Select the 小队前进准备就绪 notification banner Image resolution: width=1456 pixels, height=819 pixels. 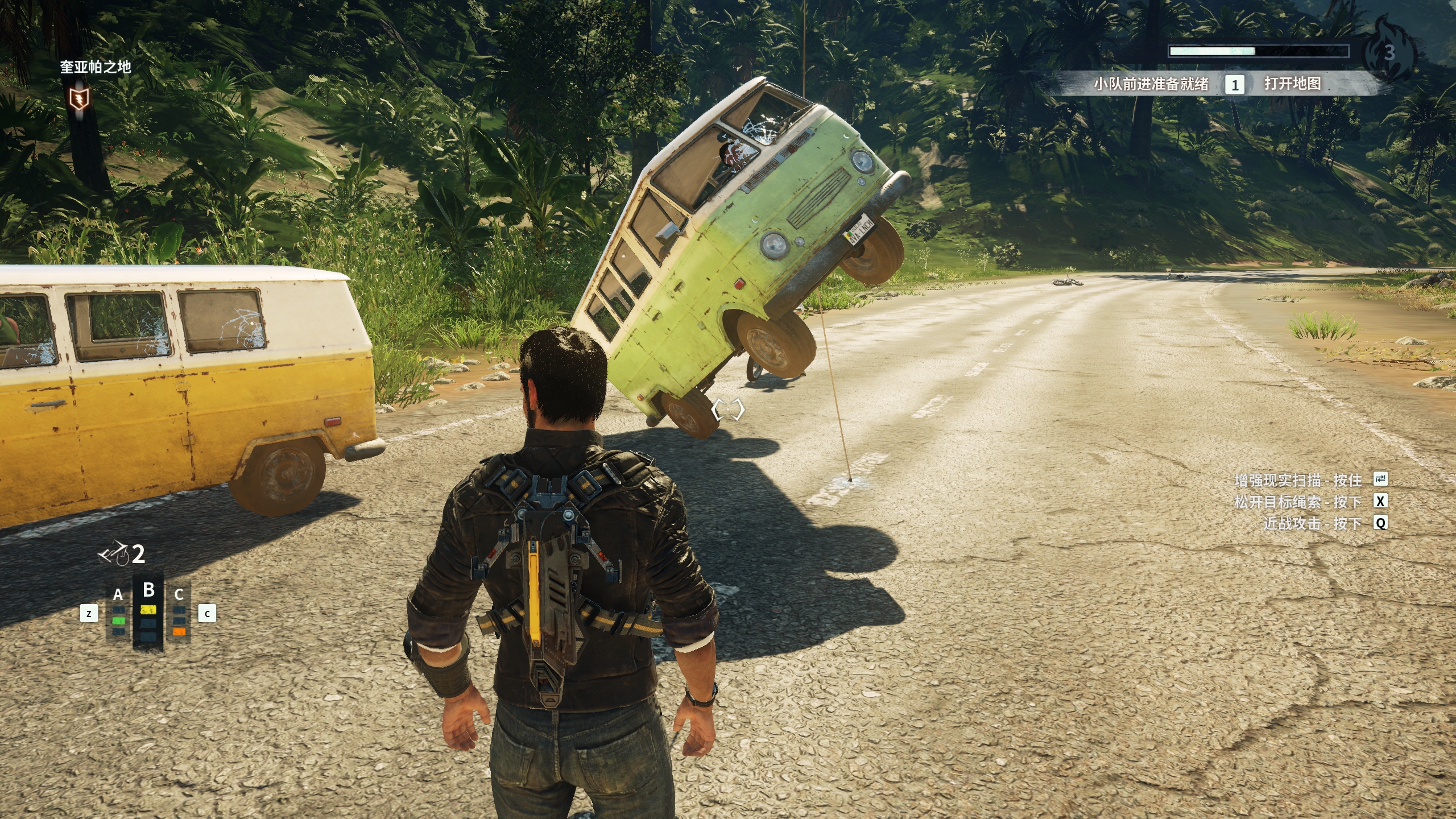pos(1151,84)
